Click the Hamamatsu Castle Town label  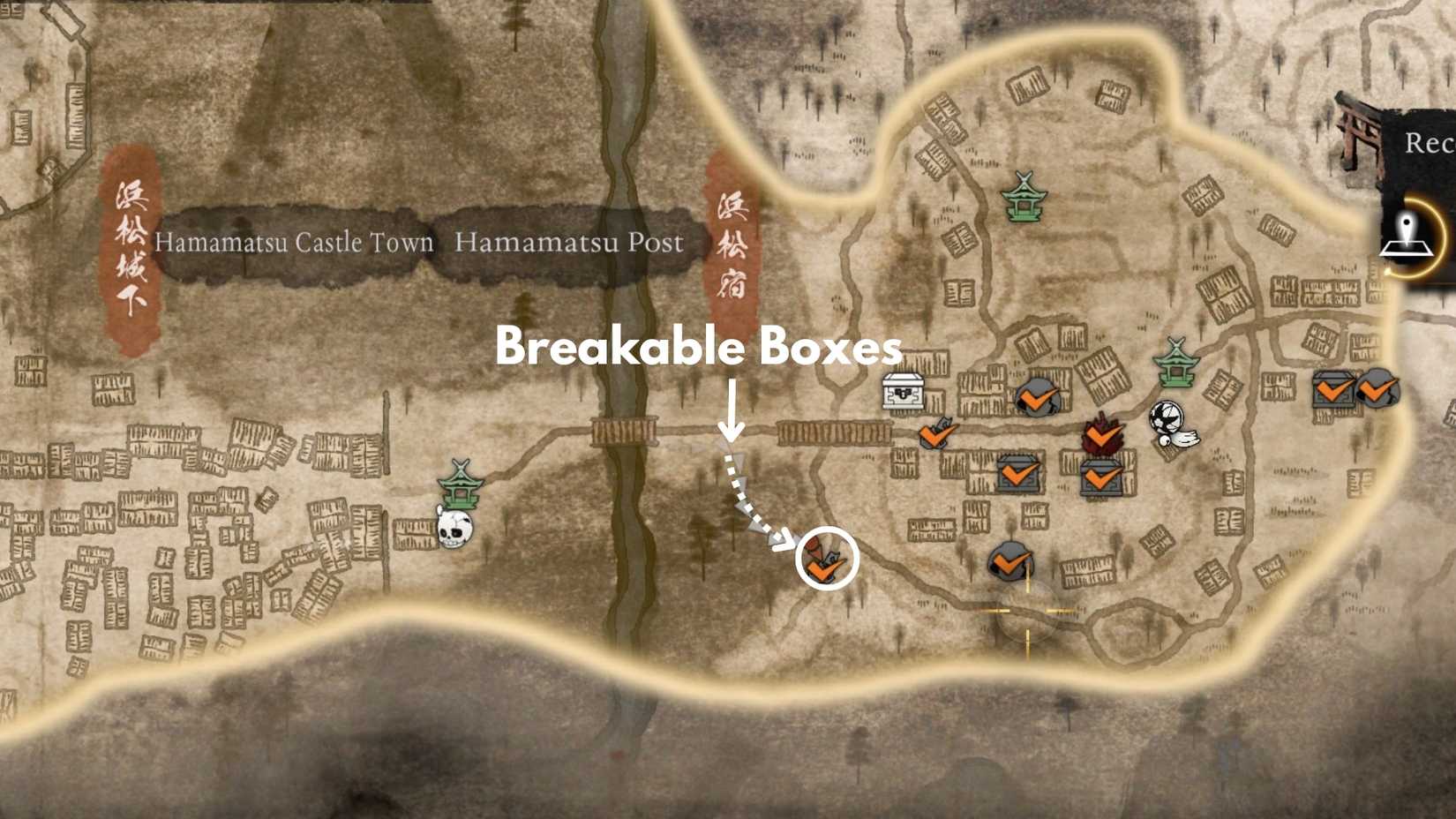pos(294,244)
